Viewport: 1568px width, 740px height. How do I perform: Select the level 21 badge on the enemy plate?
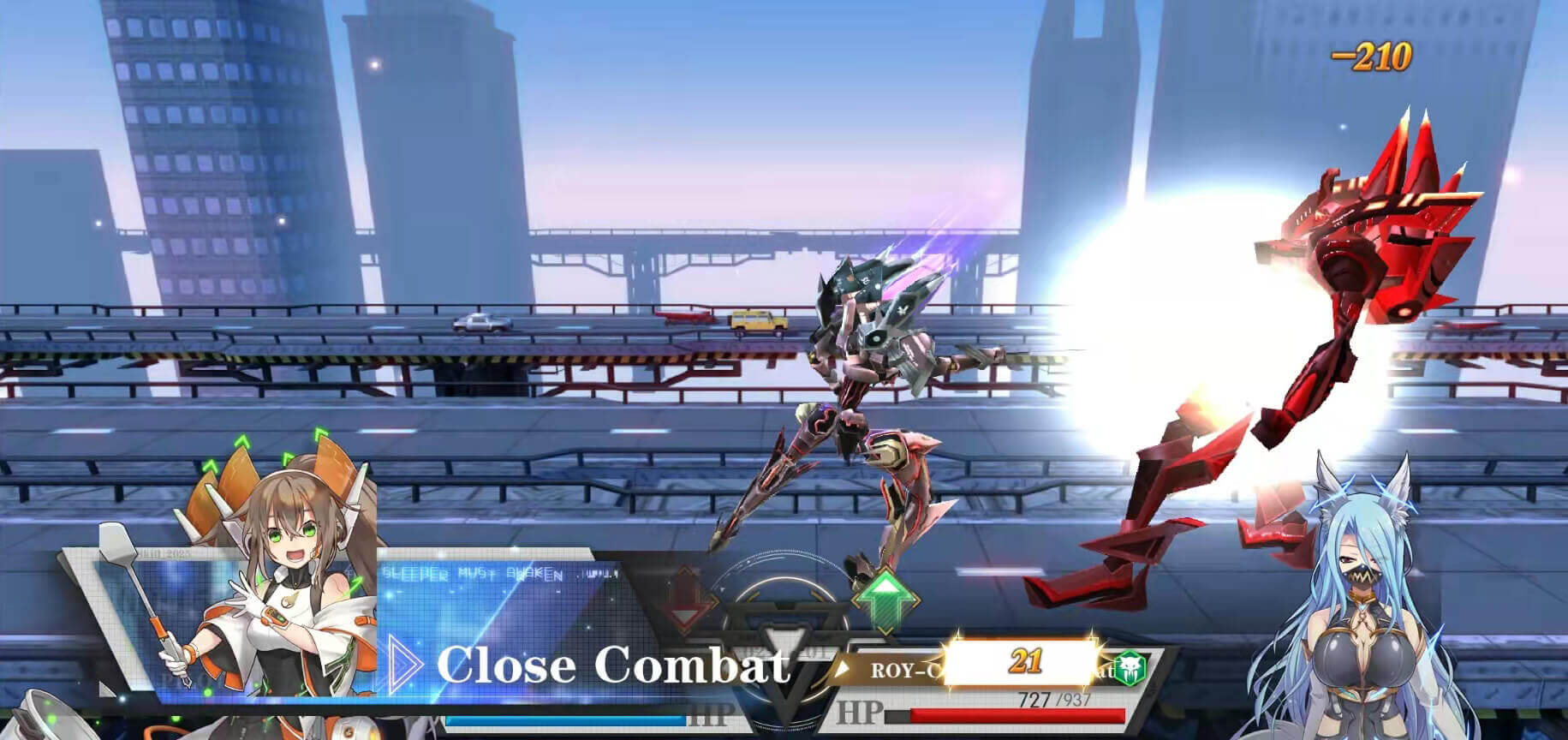coord(1028,660)
